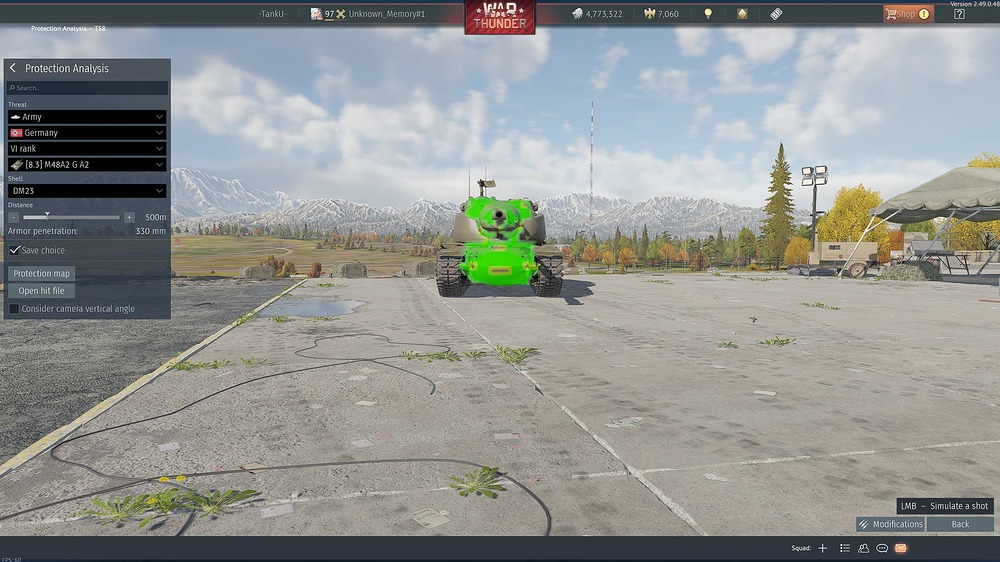Open the question mark help icon

pos(960,14)
